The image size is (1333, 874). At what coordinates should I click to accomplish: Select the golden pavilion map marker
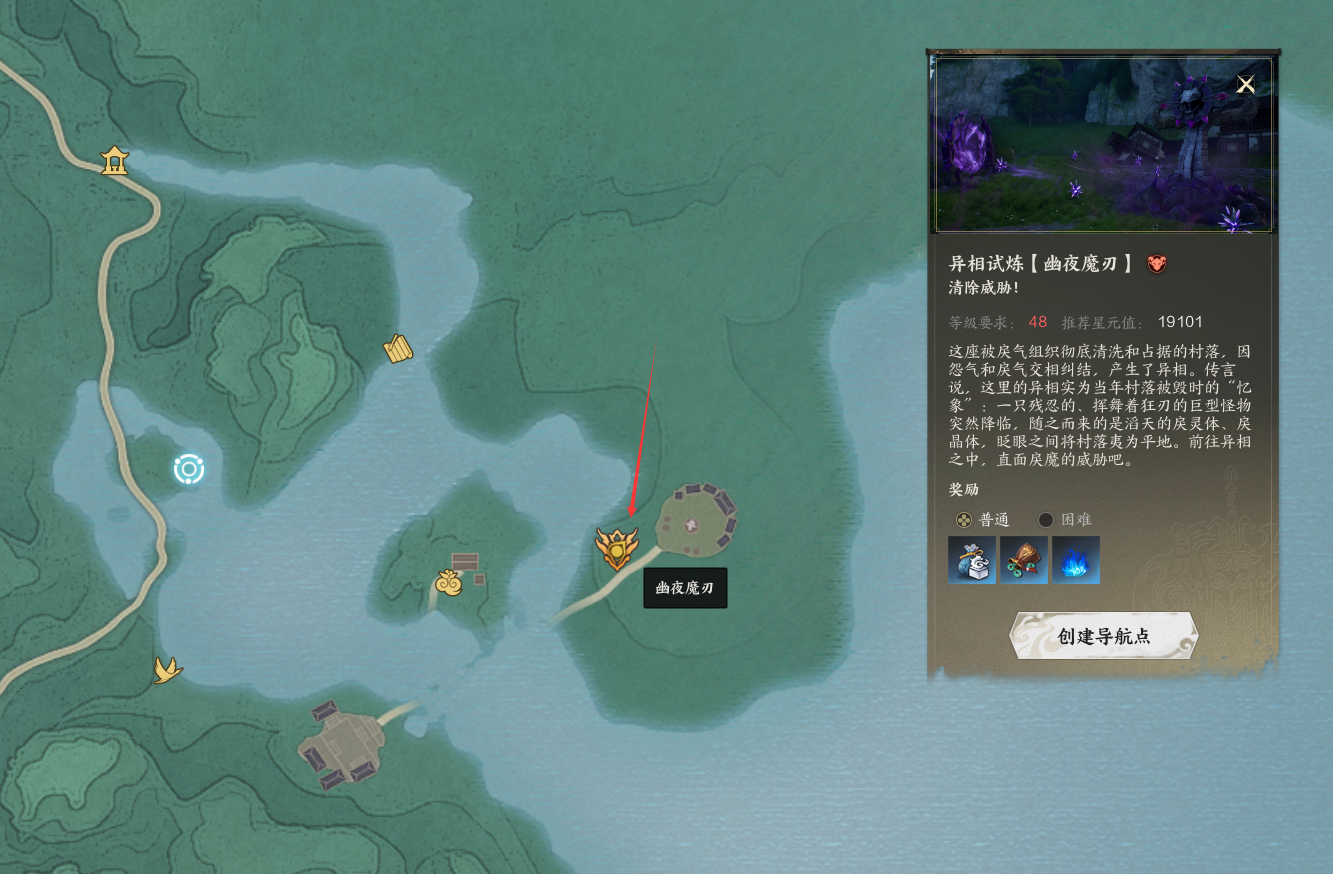115,160
